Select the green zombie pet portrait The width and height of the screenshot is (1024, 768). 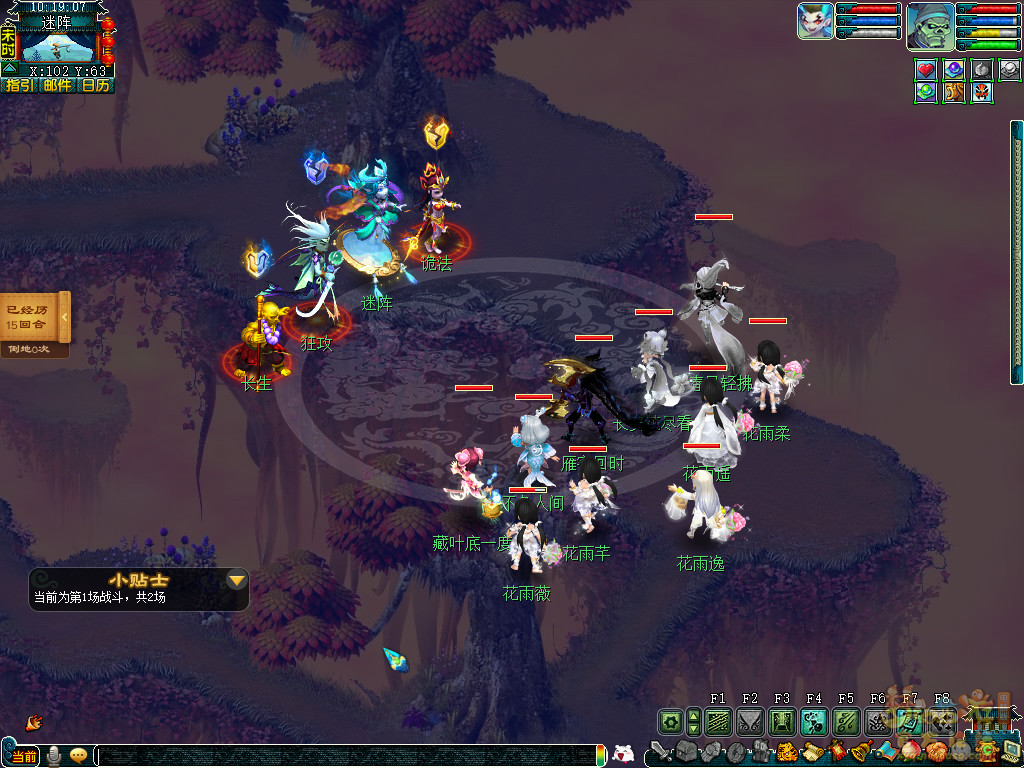click(x=929, y=27)
